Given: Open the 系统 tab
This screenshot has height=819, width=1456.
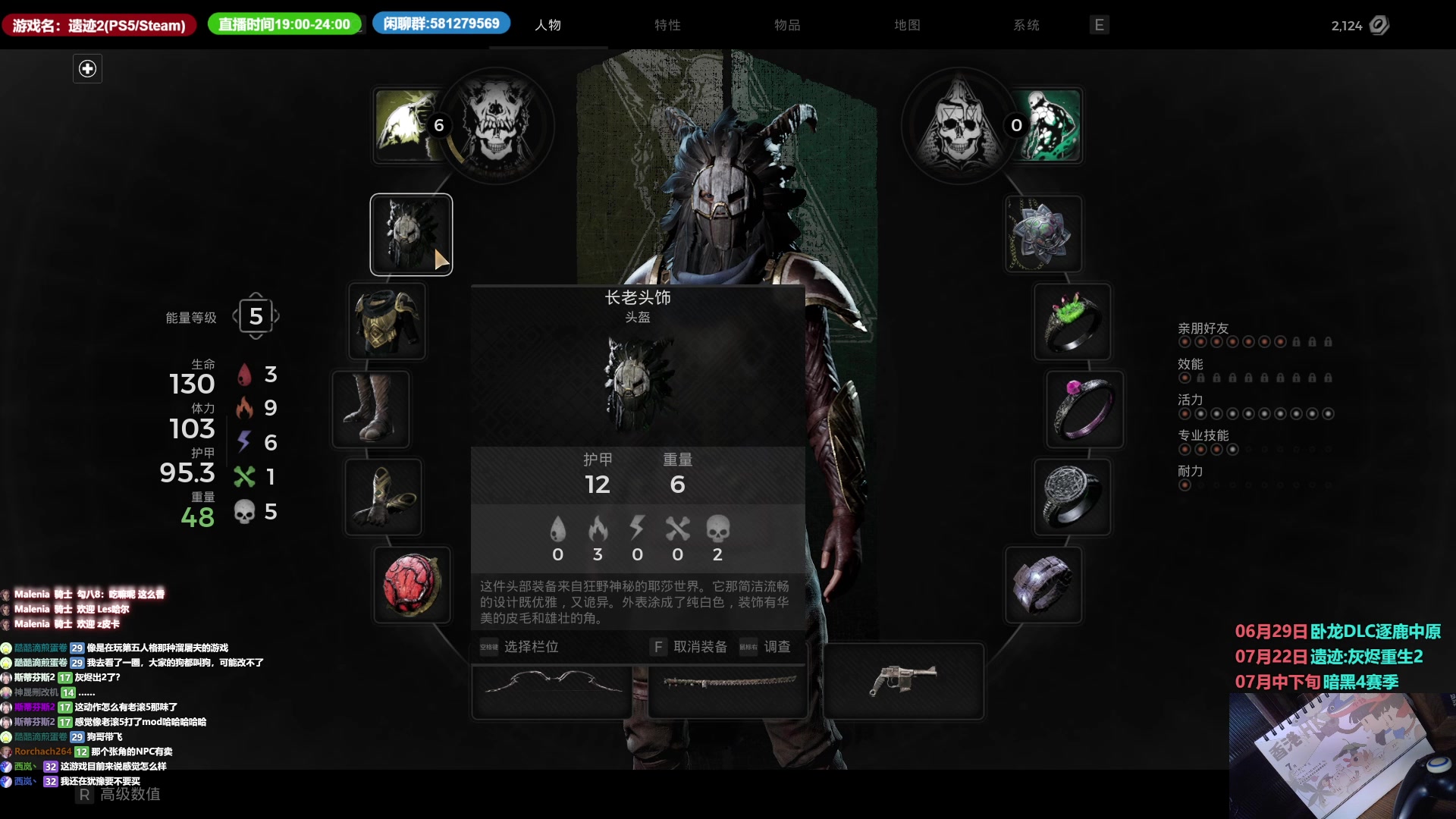Looking at the screenshot, I should pyautogui.click(x=1026, y=25).
